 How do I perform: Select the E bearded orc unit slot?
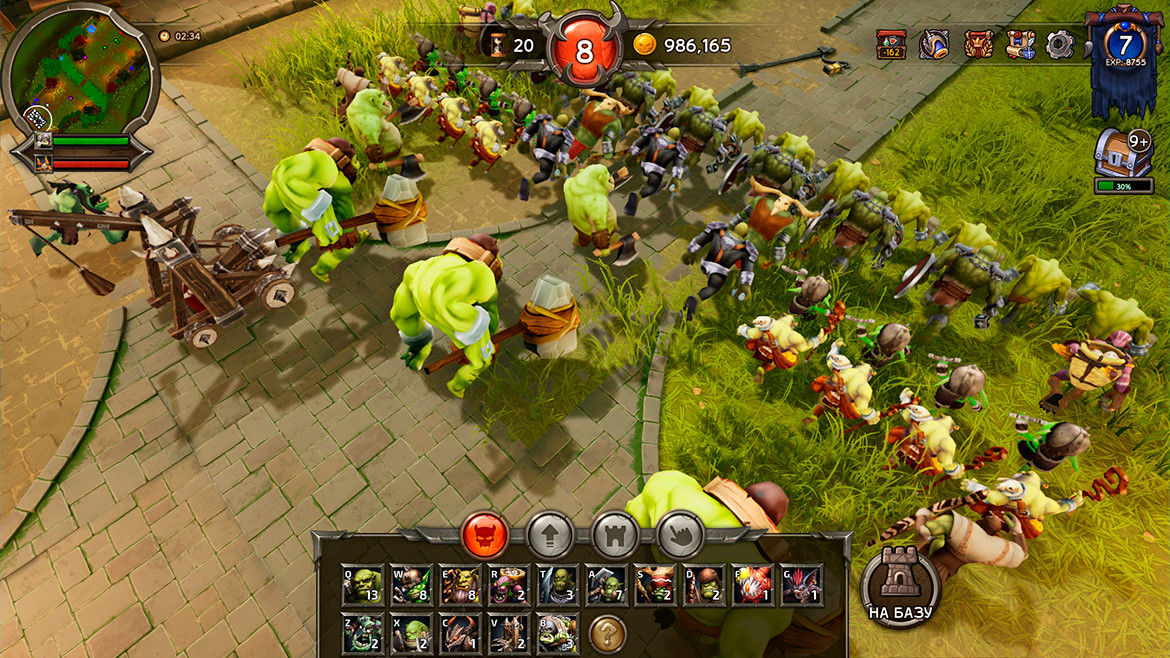[461, 585]
